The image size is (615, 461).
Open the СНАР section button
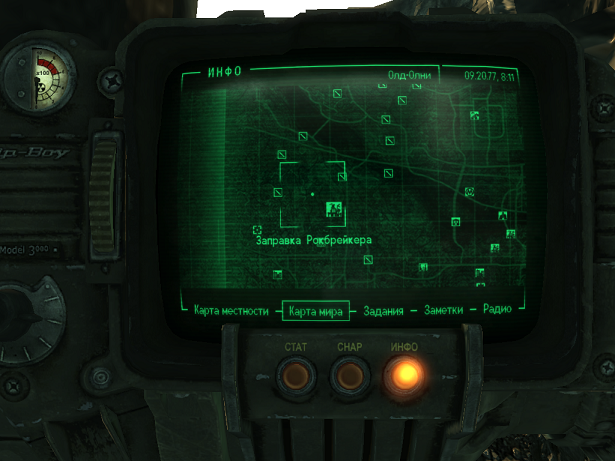pos(350,377)
